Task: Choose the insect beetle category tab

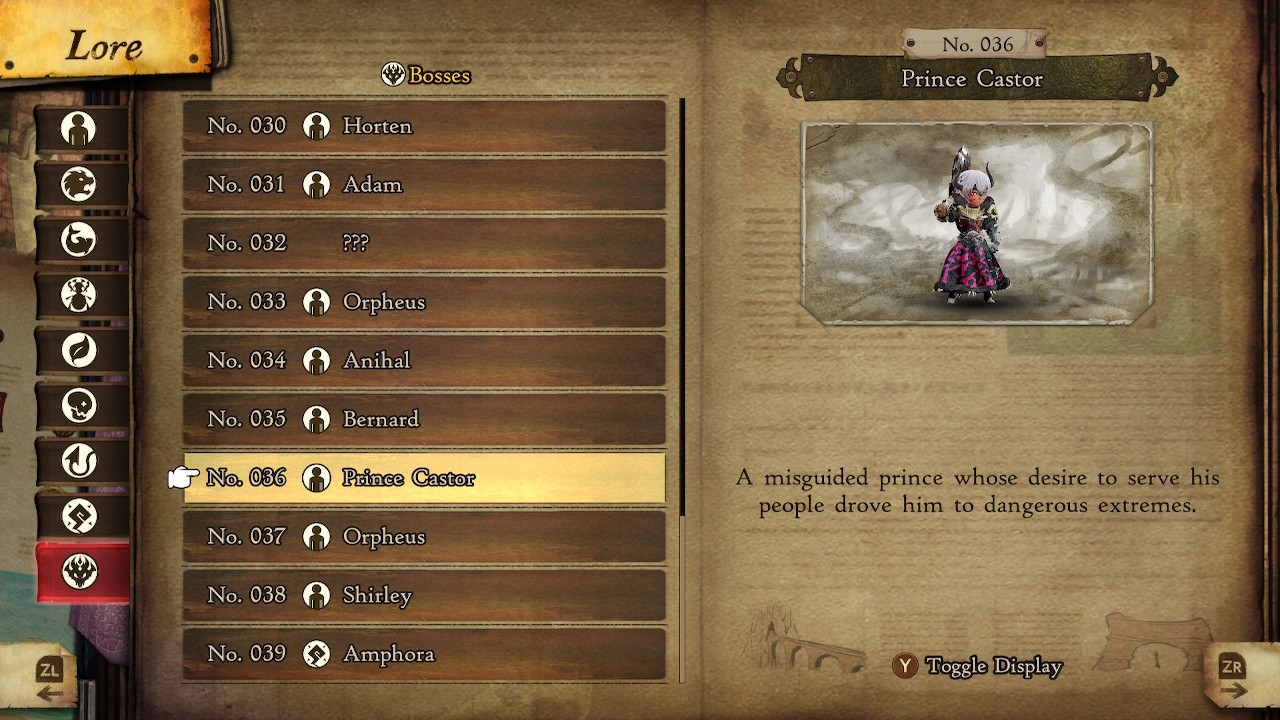Action: (x=80, y=295)
